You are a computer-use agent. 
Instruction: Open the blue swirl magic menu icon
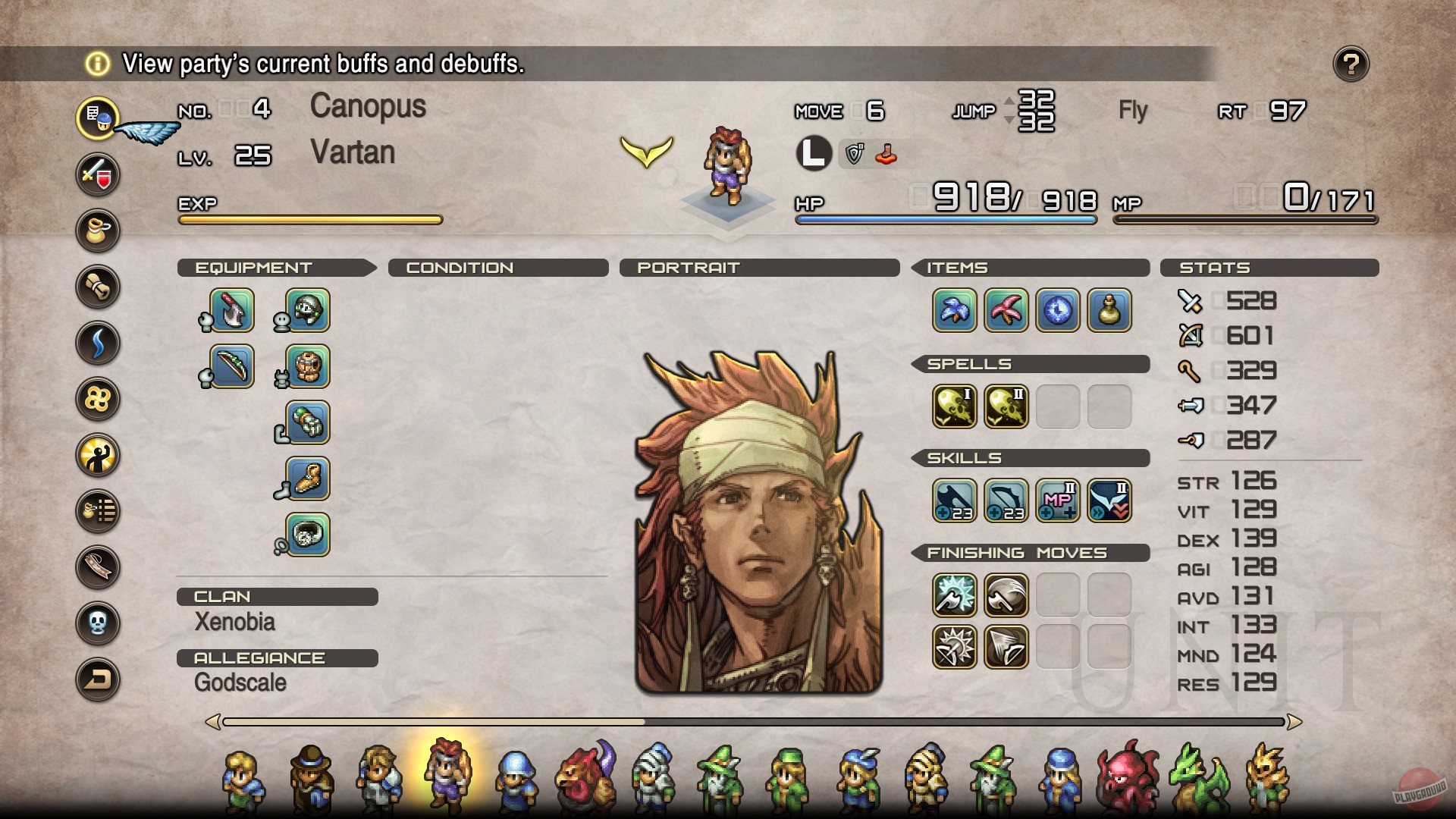(x=98, y=343)
